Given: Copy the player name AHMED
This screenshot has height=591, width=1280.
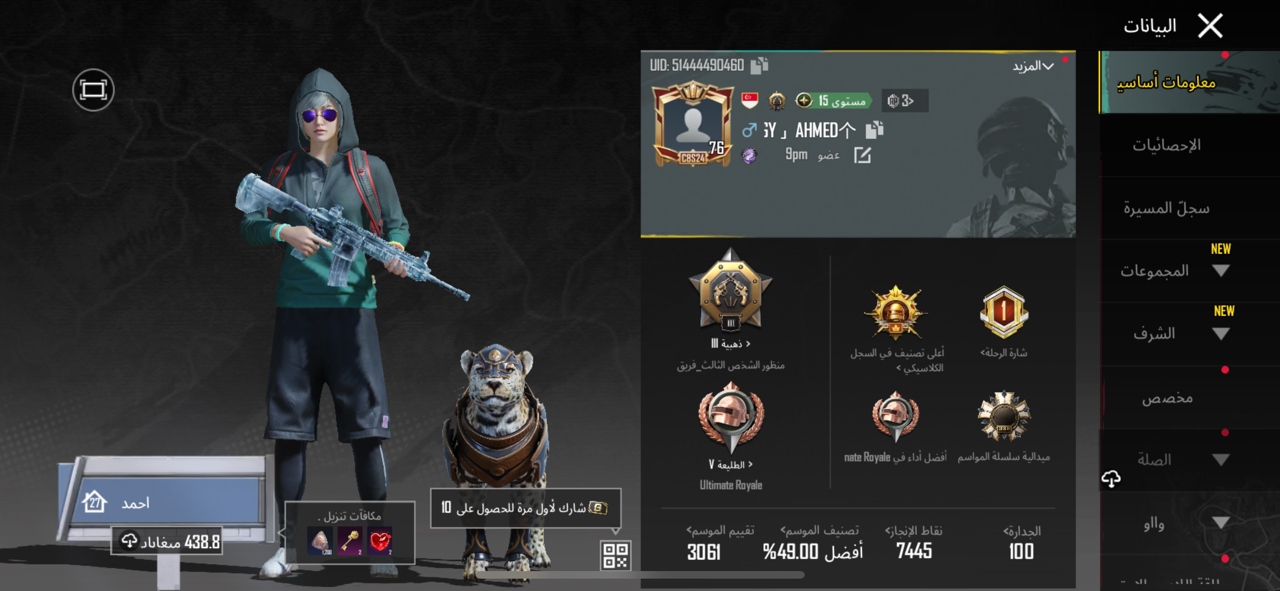Looking at the screenshot, I should coord(875,130).
